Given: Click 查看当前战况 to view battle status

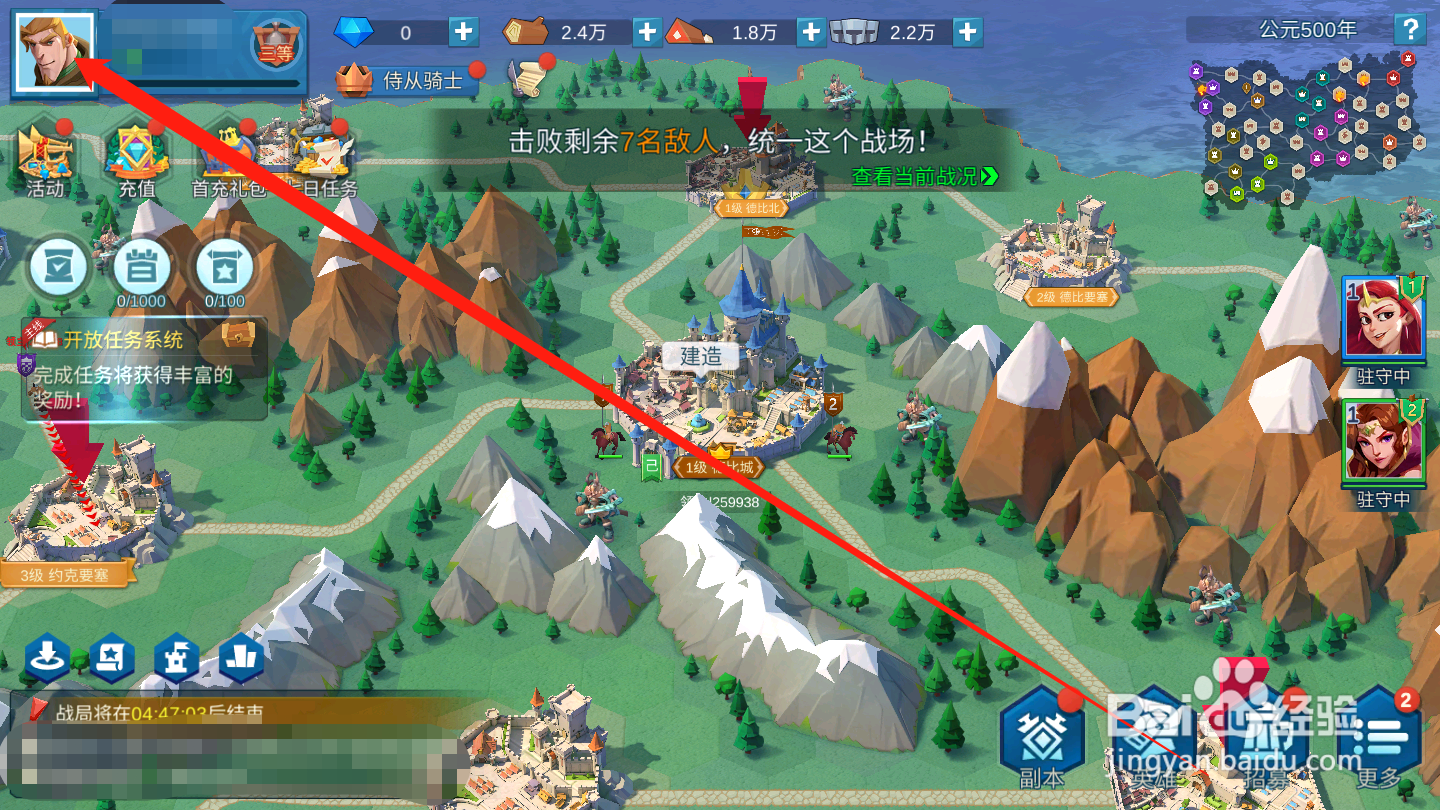Looking at the screenshot, I should point(915,177).
